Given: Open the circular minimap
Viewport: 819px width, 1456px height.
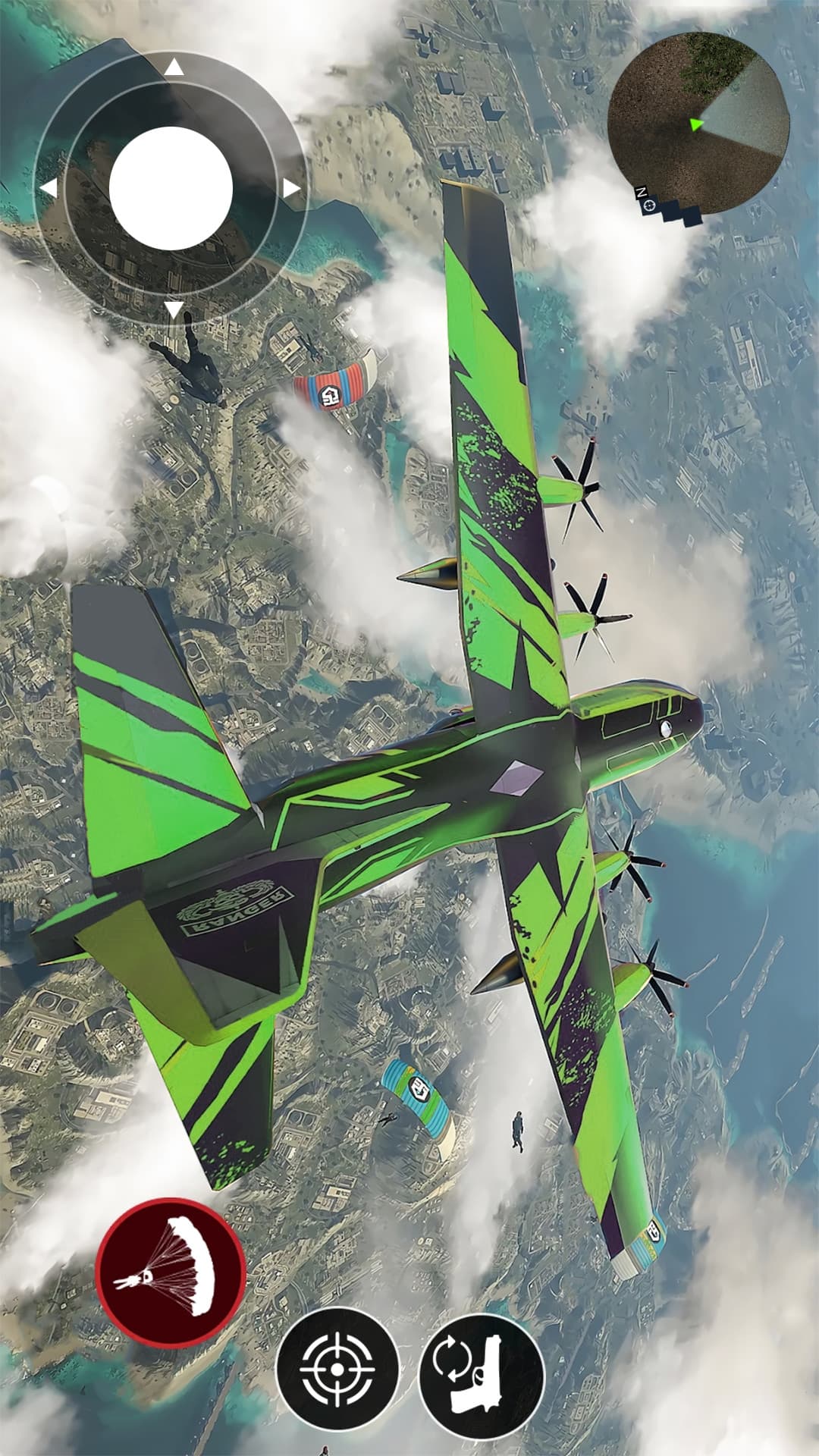Looking at the screenshot, I should 698,123.
